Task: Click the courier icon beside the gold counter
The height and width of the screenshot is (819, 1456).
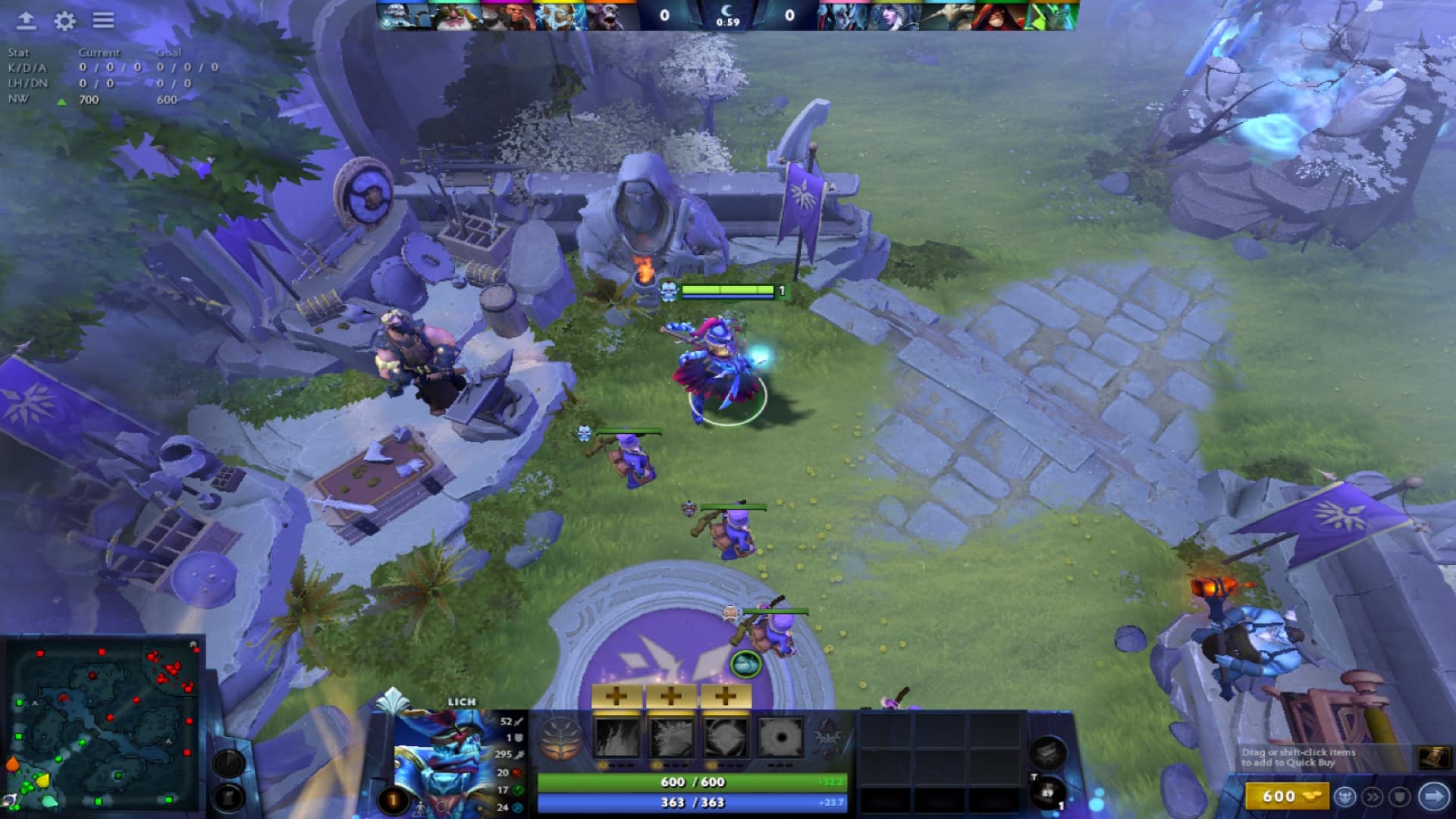Action: pos(1345,796)
